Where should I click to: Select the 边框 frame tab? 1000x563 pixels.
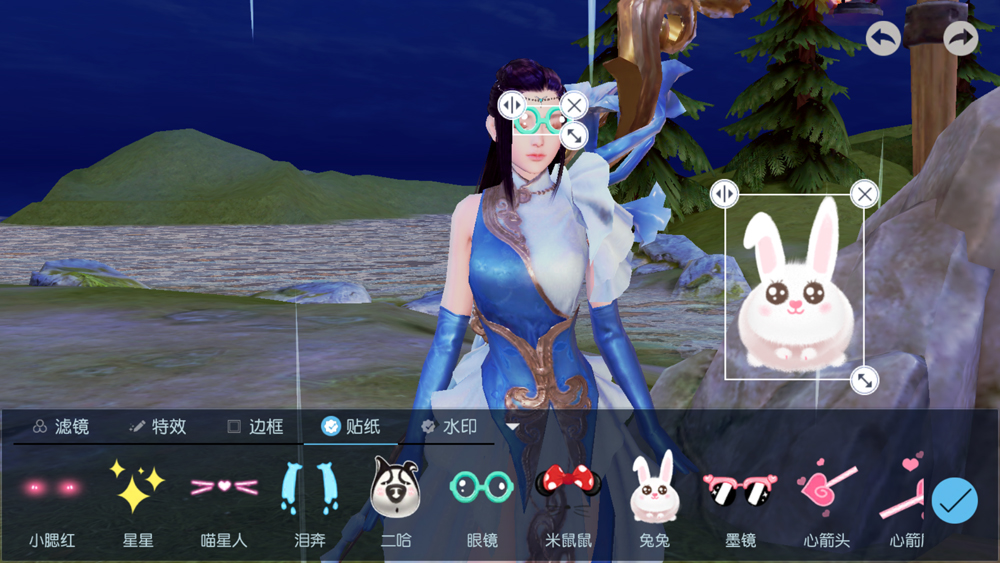click(x=255, y=427)
